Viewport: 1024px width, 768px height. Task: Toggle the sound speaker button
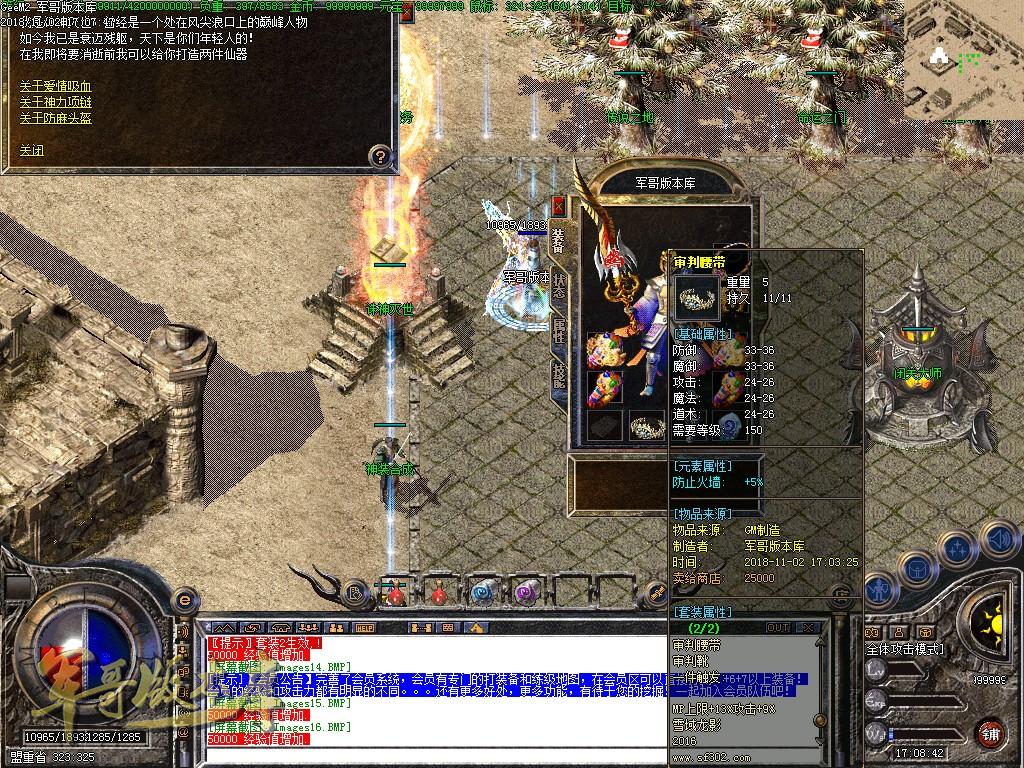click(998, 538)
